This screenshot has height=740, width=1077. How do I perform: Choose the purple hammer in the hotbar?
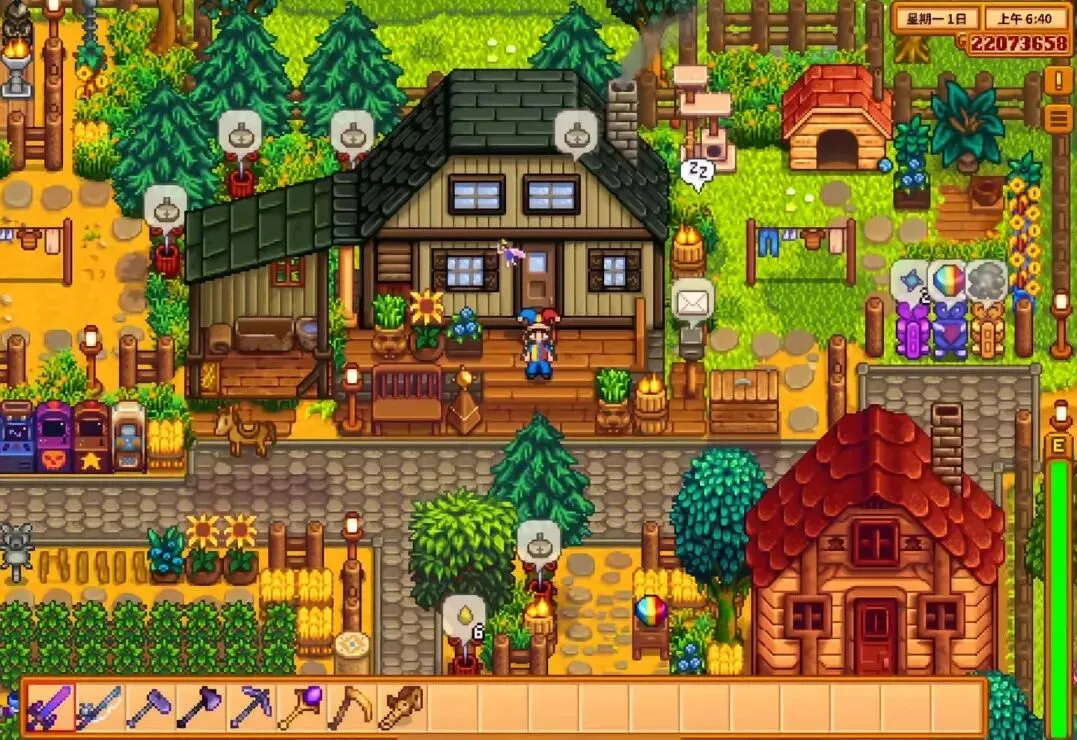[x=150, y=707]
